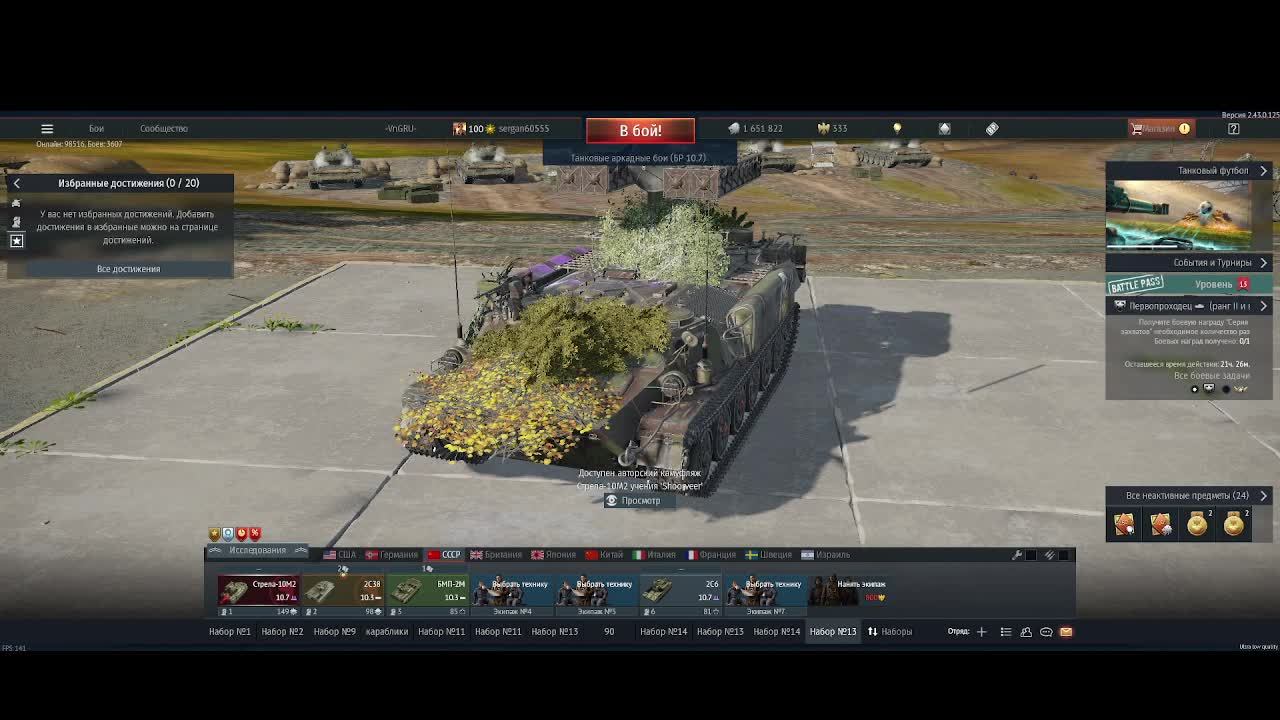The width and height of the screenshot is (1280, 720).
Task: Select the БМП-2М vehicle slot
Action: click(x=428, y=590)
